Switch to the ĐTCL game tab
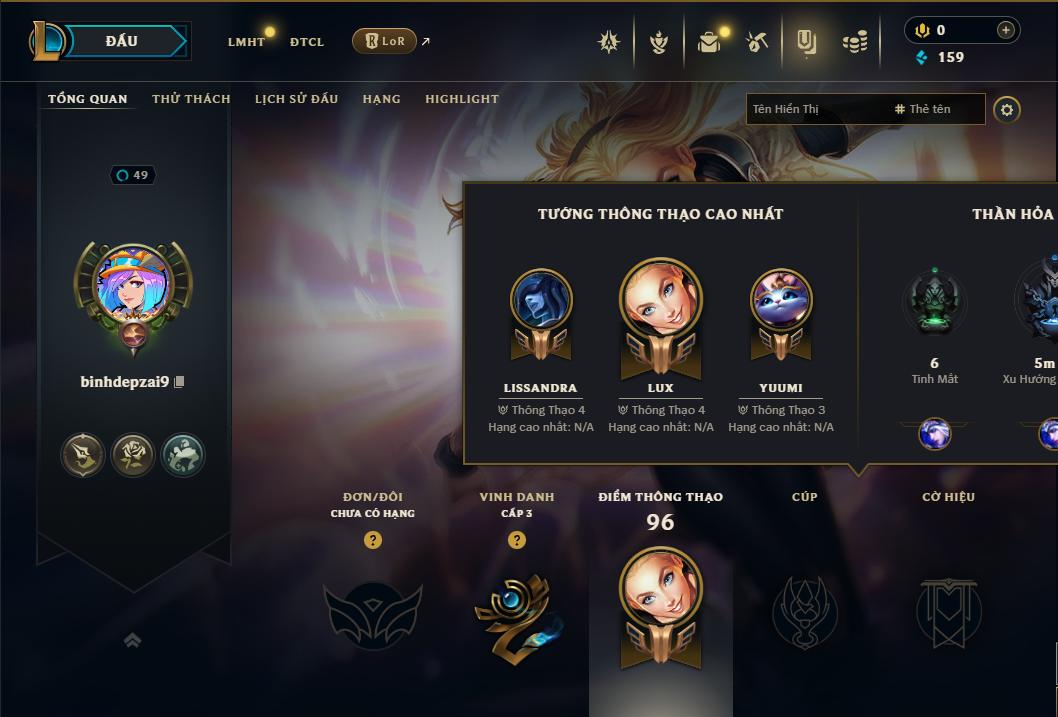The height and width of the screenshot is (717, 1058). coord(307,42)
